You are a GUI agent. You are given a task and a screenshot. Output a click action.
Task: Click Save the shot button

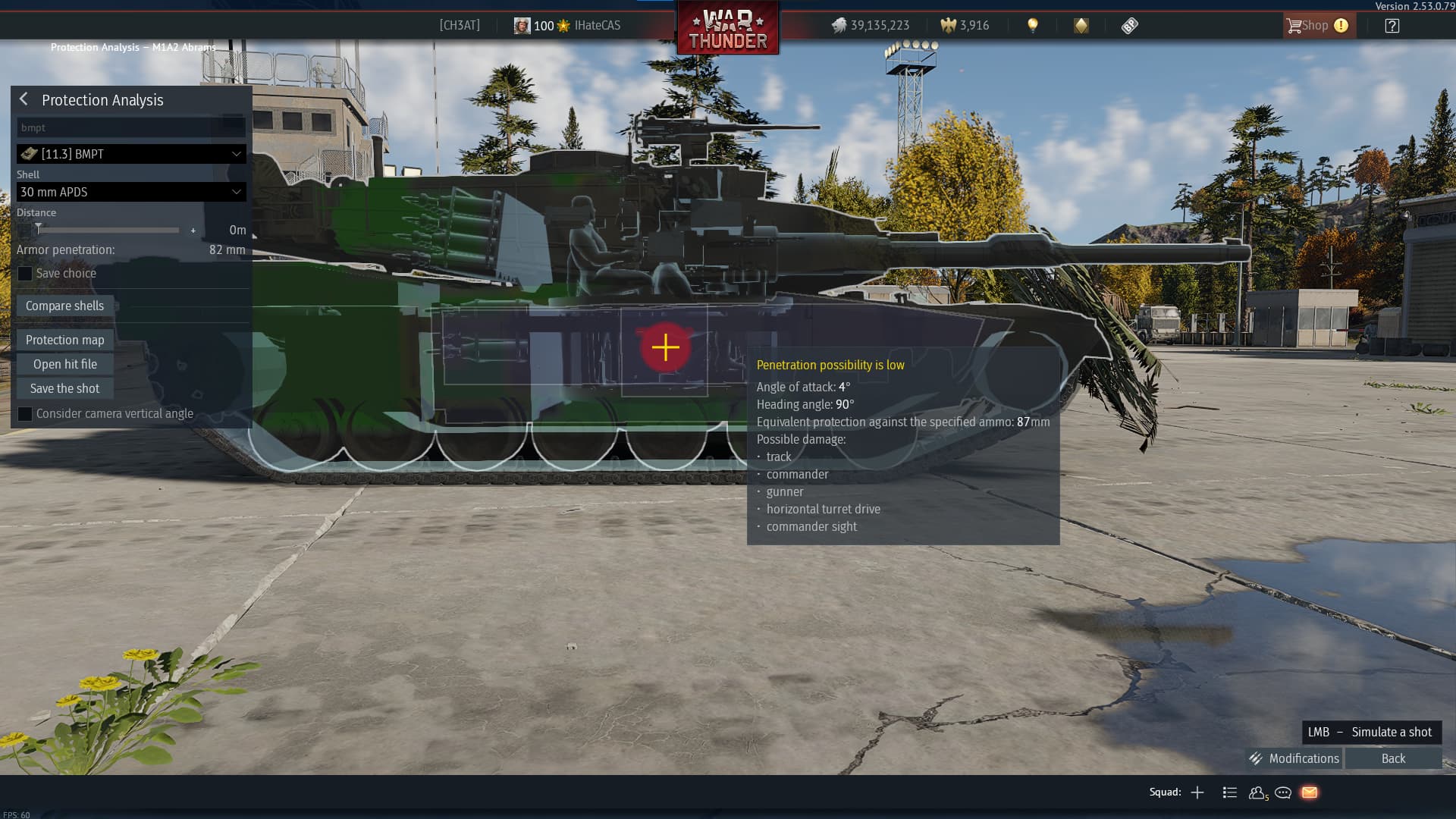64,388
